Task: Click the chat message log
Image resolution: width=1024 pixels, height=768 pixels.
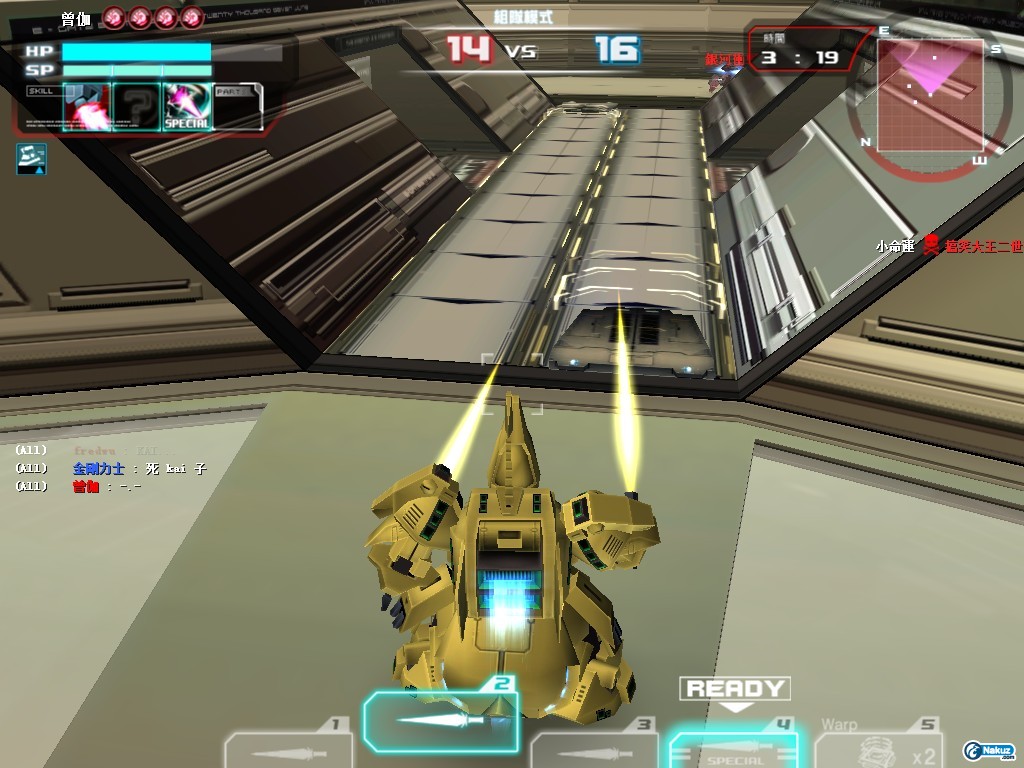Action: pyautogui.click(x=110, y=468)
